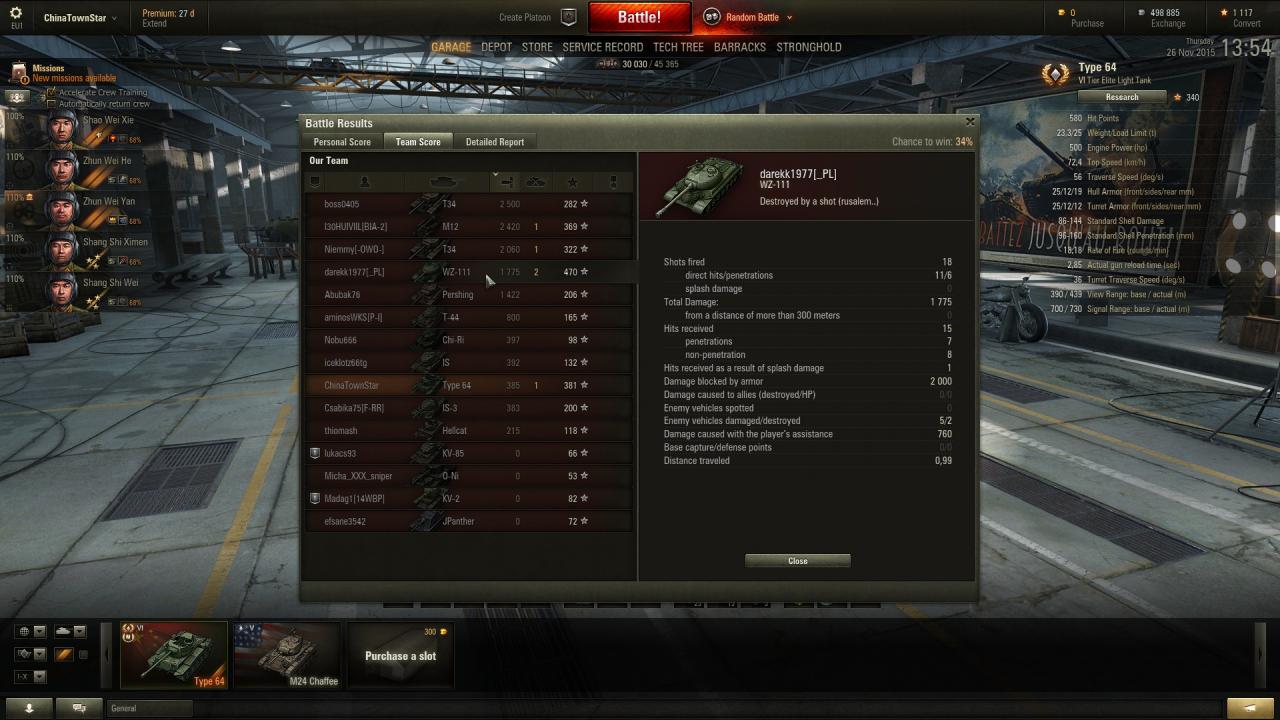Start a match with the Battle! button

coord(639,17)
